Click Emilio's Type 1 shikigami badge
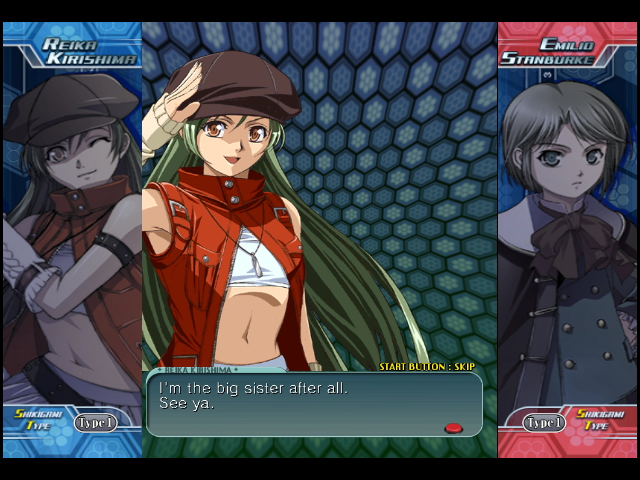 coord(545,423)
